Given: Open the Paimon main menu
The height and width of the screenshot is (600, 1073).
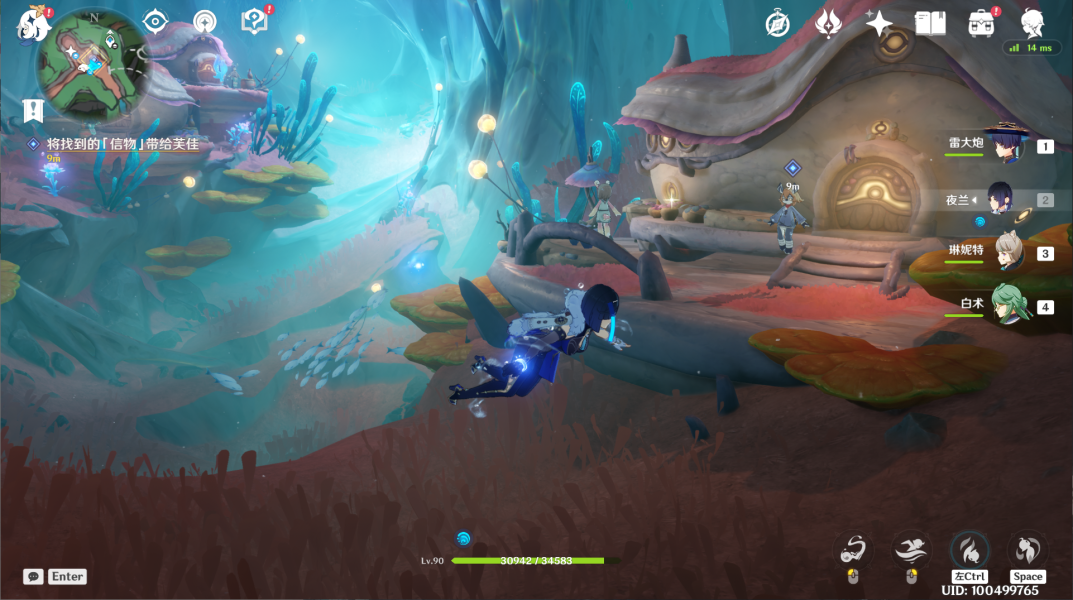Looking at the screenshot, I should tap(33, 23).
